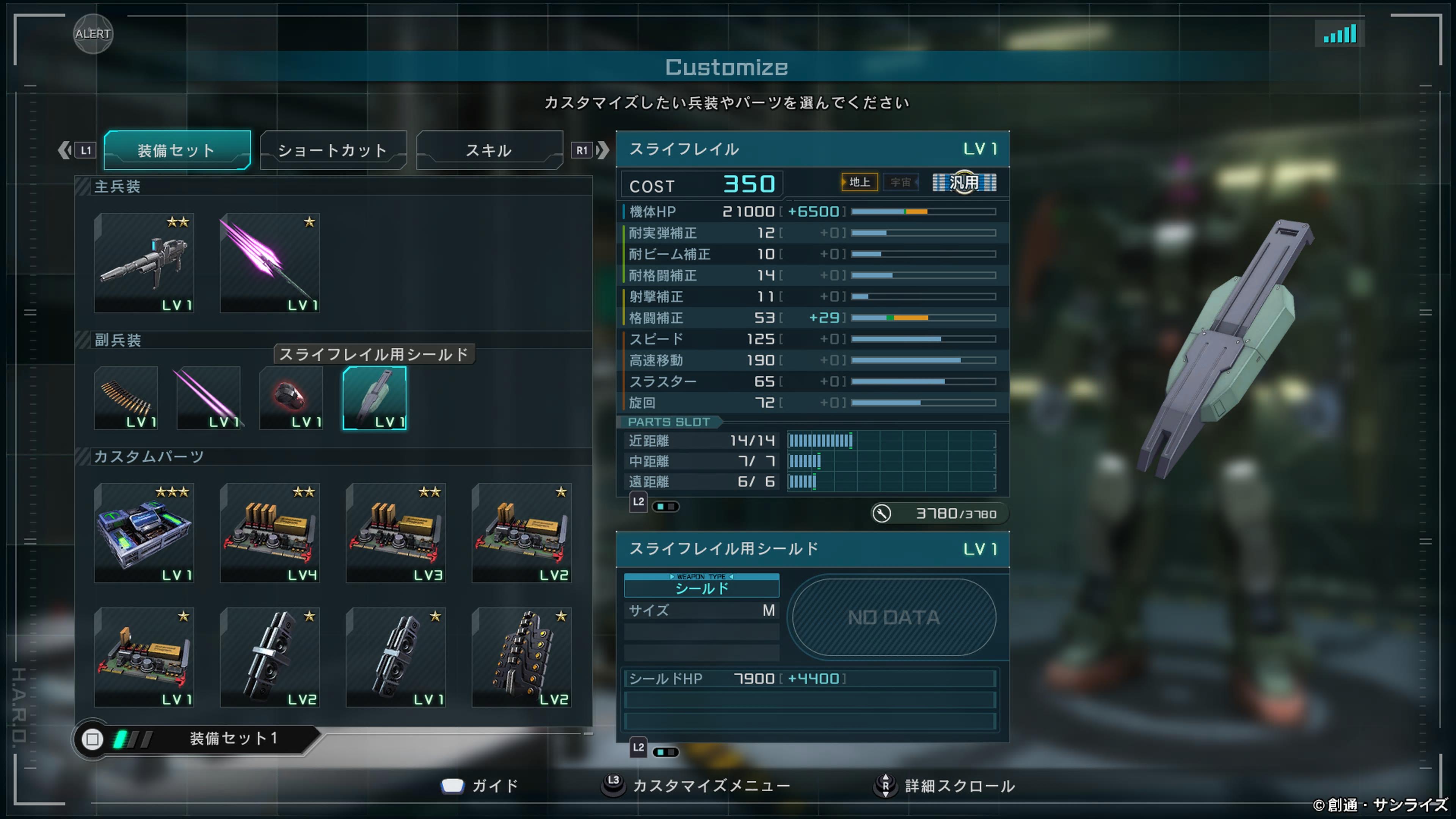Choose the highlighted shield sub weapon slot
The image size is (1456, 819).
374,398
